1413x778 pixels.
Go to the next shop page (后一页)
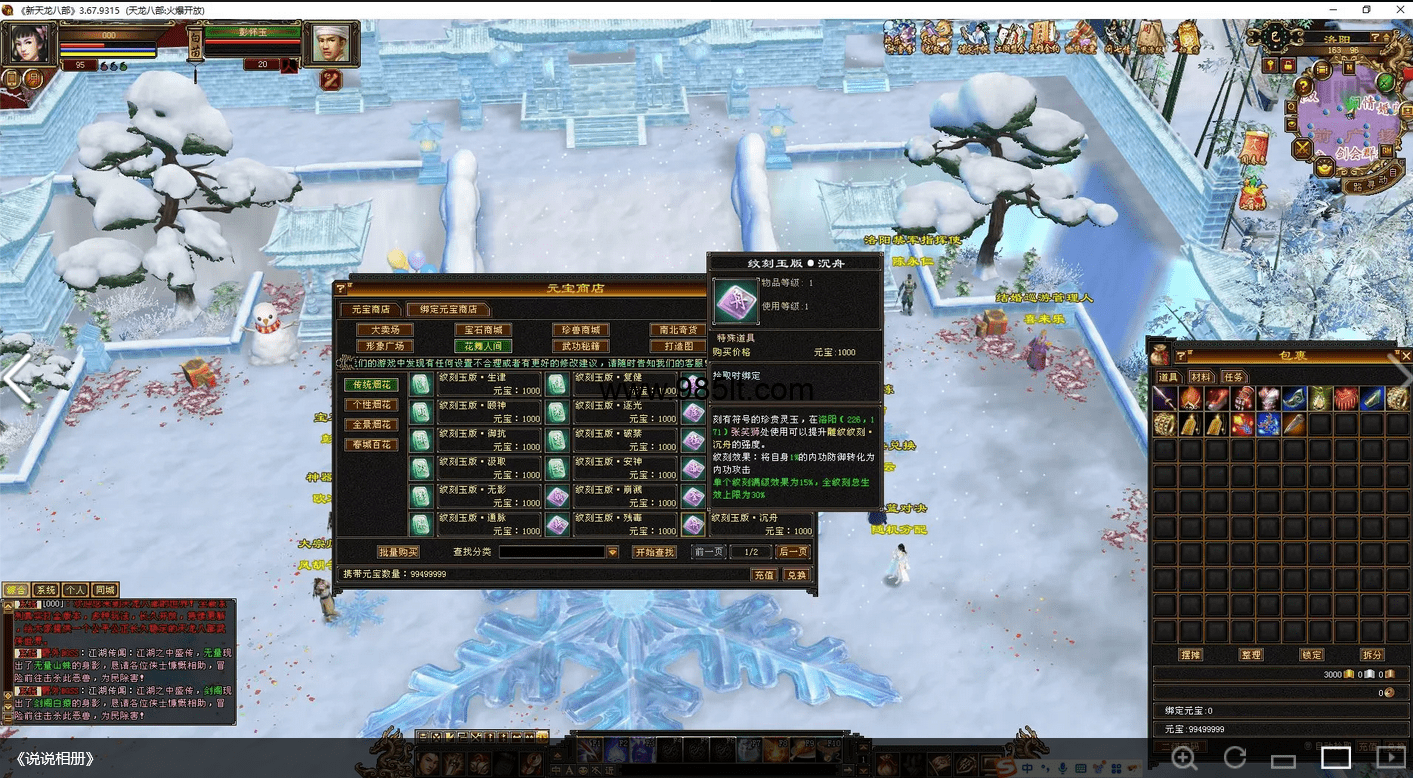[793, 552]
